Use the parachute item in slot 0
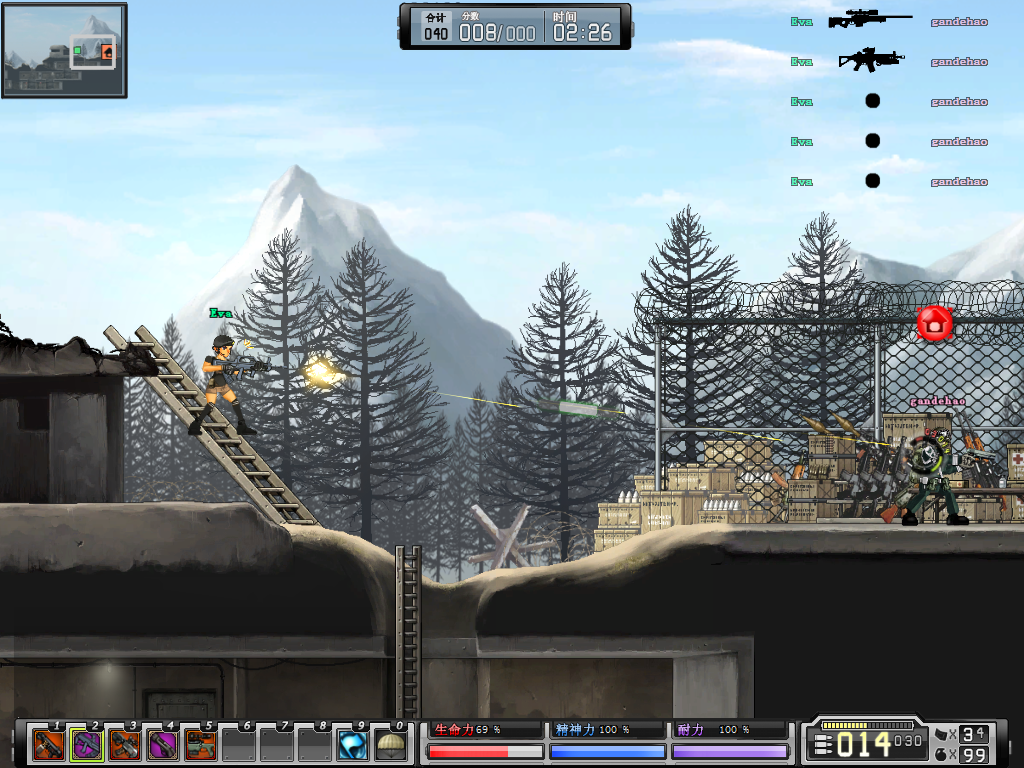The image size is (1024, 768). pos(390,745)
